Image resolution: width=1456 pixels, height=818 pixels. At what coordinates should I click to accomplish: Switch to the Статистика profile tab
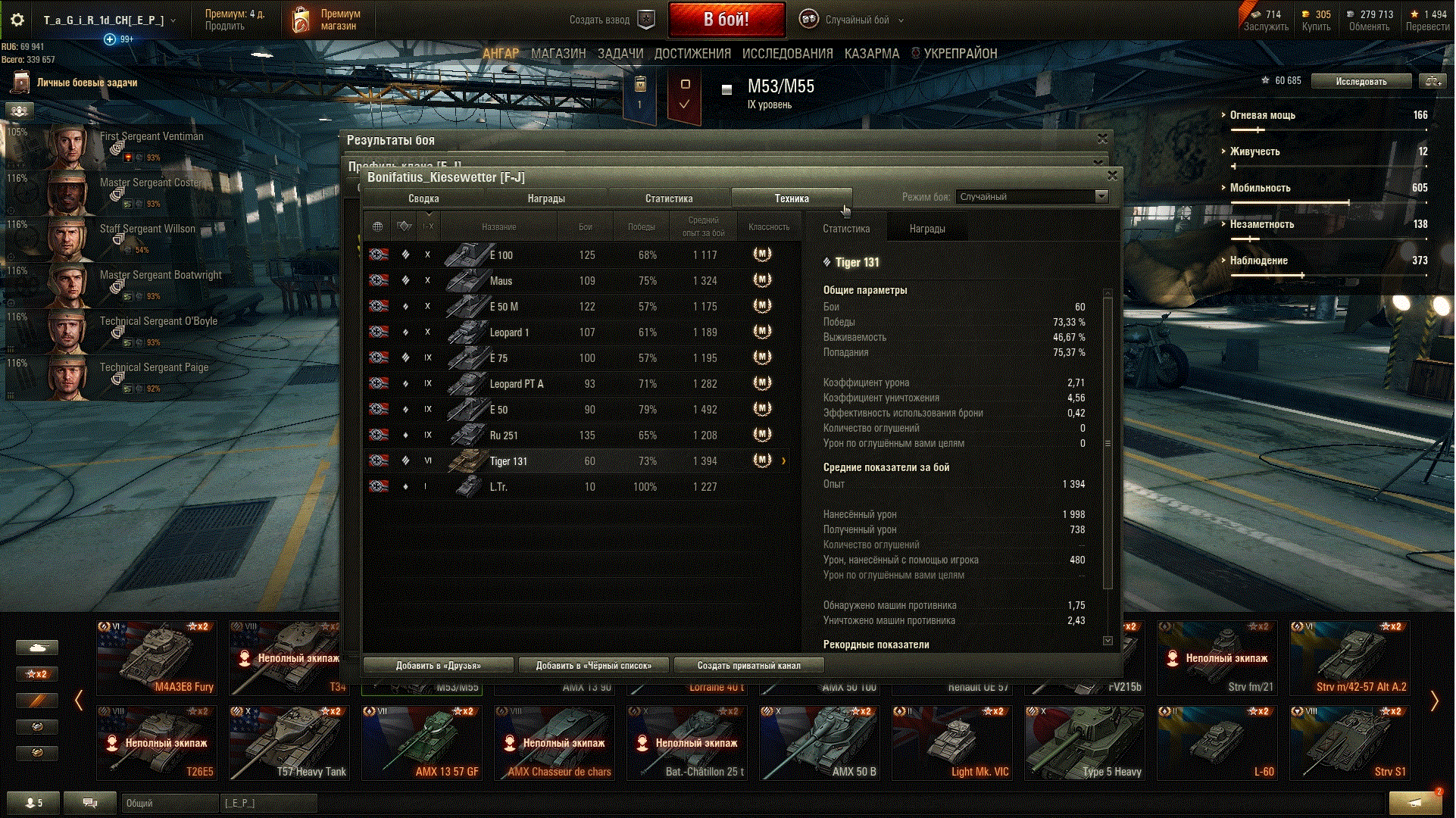(668, 198)
